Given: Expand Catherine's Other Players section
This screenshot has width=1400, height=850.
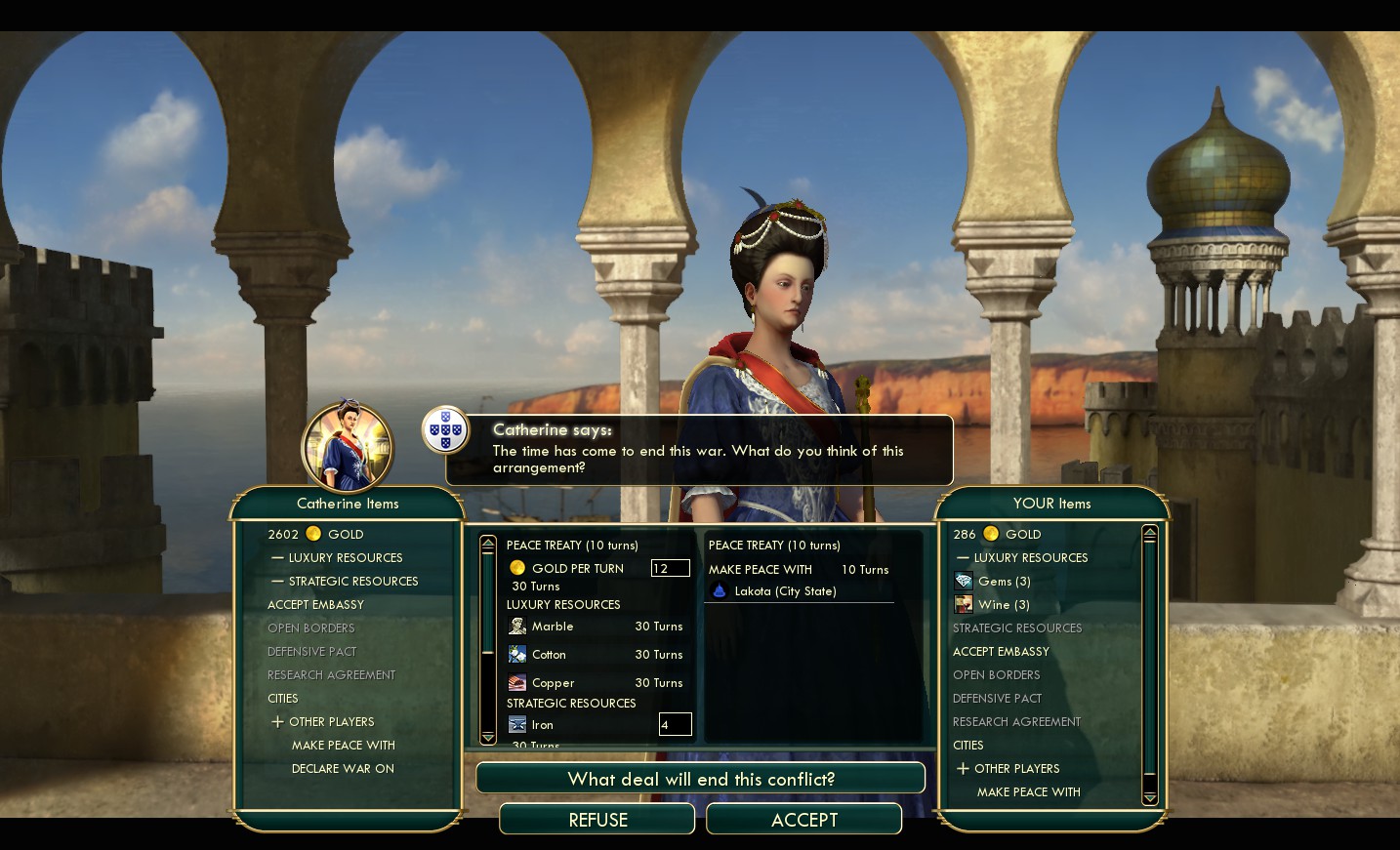Looking at the screenshot, I should (x=331, y=722).
